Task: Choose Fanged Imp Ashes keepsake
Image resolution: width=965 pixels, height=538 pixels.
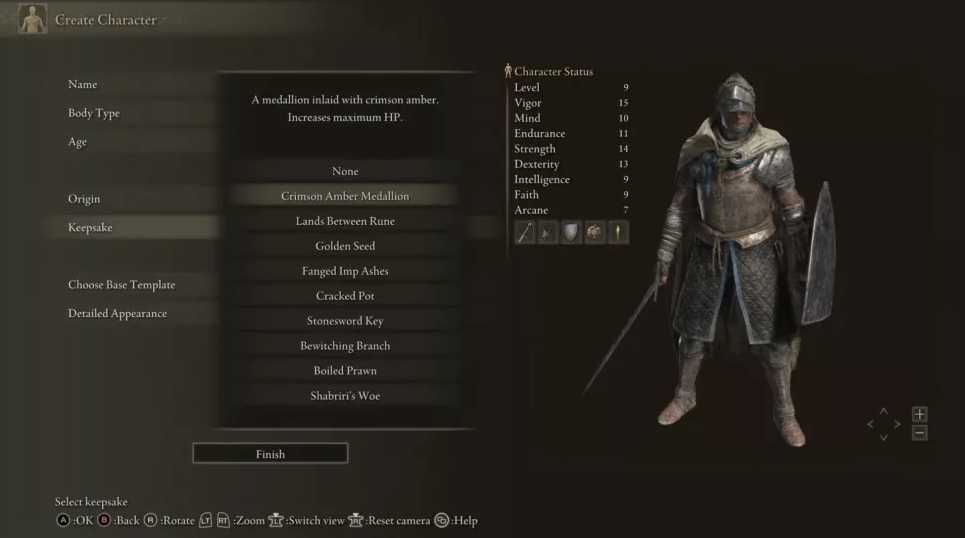Action: click(x=345, y=271)
